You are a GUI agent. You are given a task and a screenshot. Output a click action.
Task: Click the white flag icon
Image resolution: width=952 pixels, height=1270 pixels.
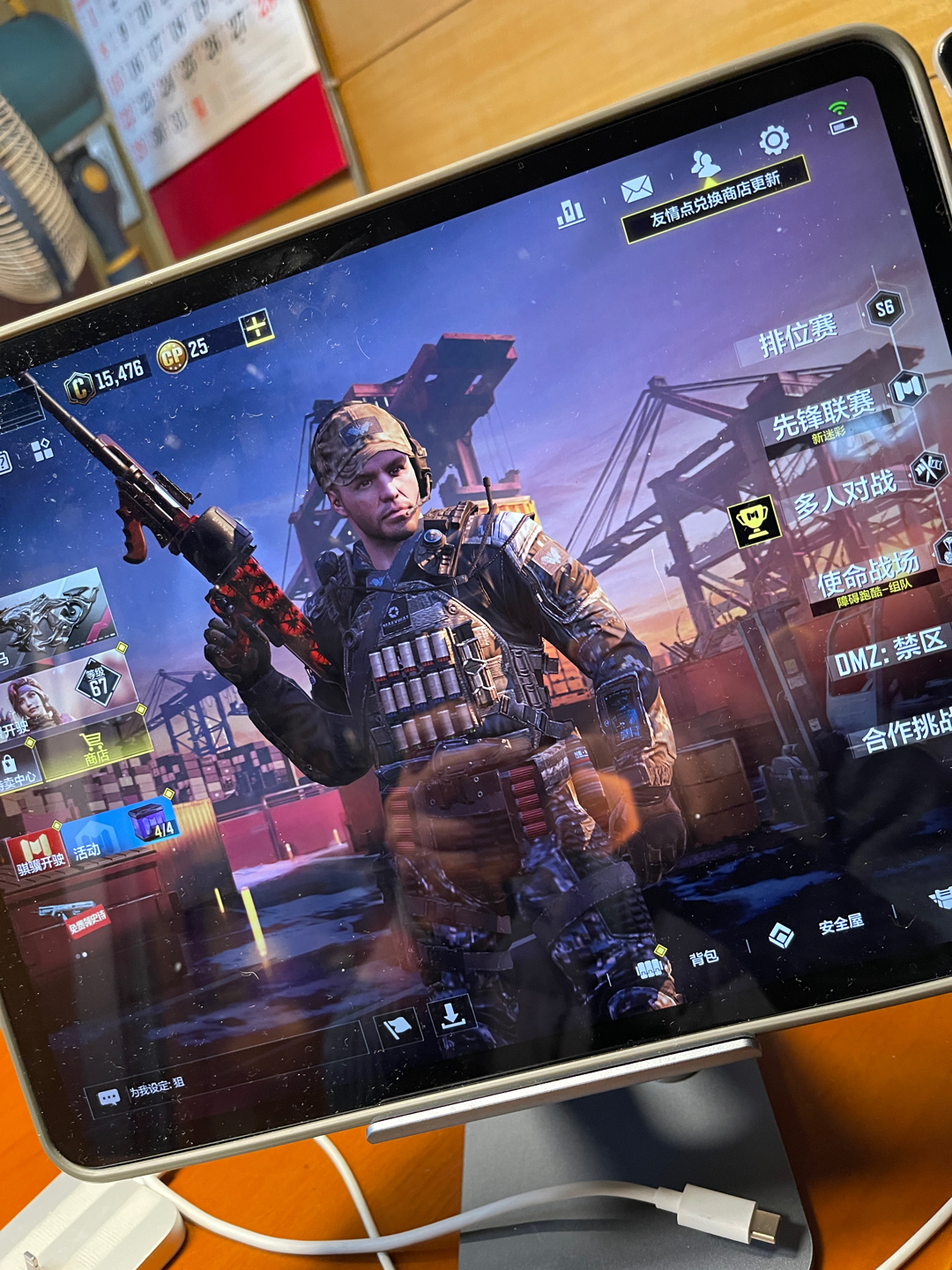click(398, 1027)
